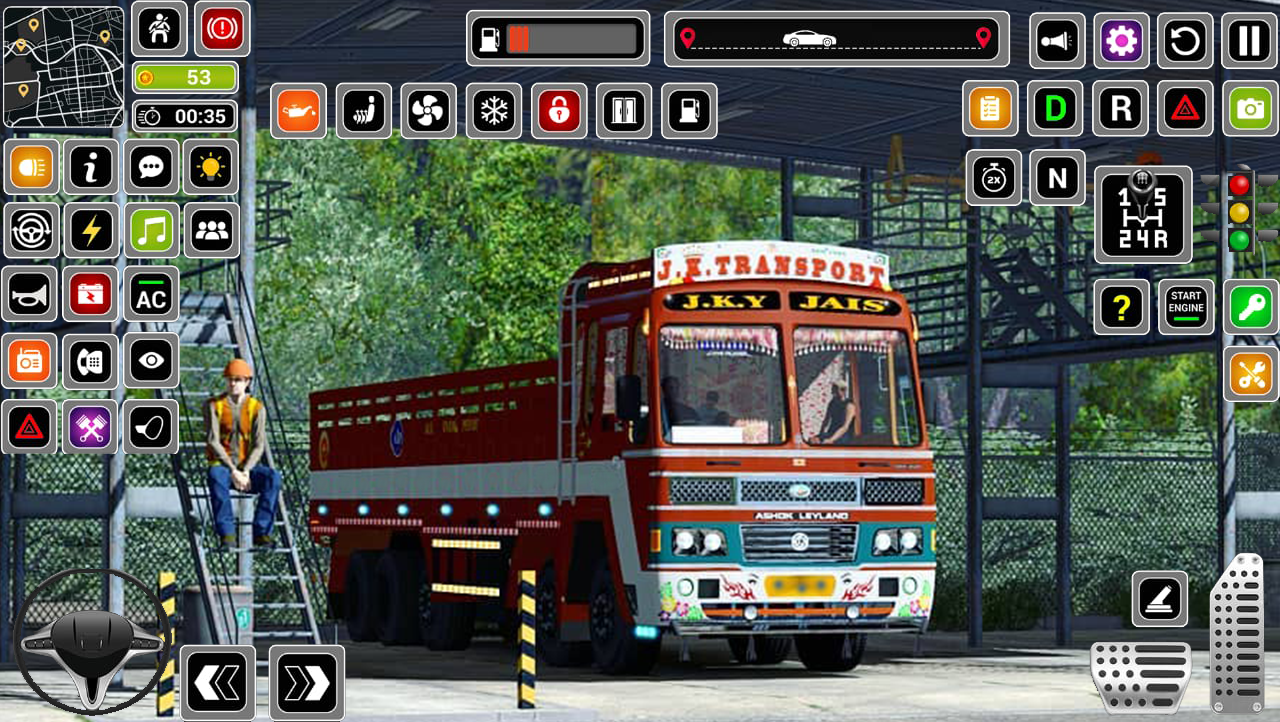Activate the 2x speed boost

(x=993, y=178)
